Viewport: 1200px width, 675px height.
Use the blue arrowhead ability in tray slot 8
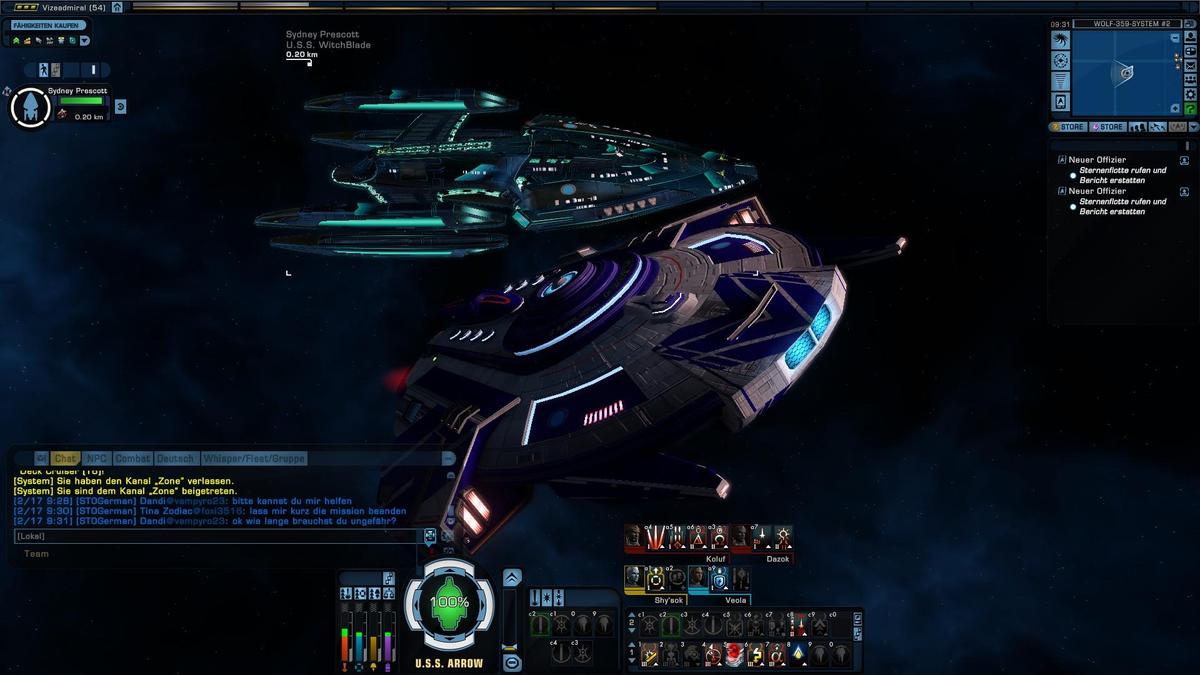[x=796, y=655]
